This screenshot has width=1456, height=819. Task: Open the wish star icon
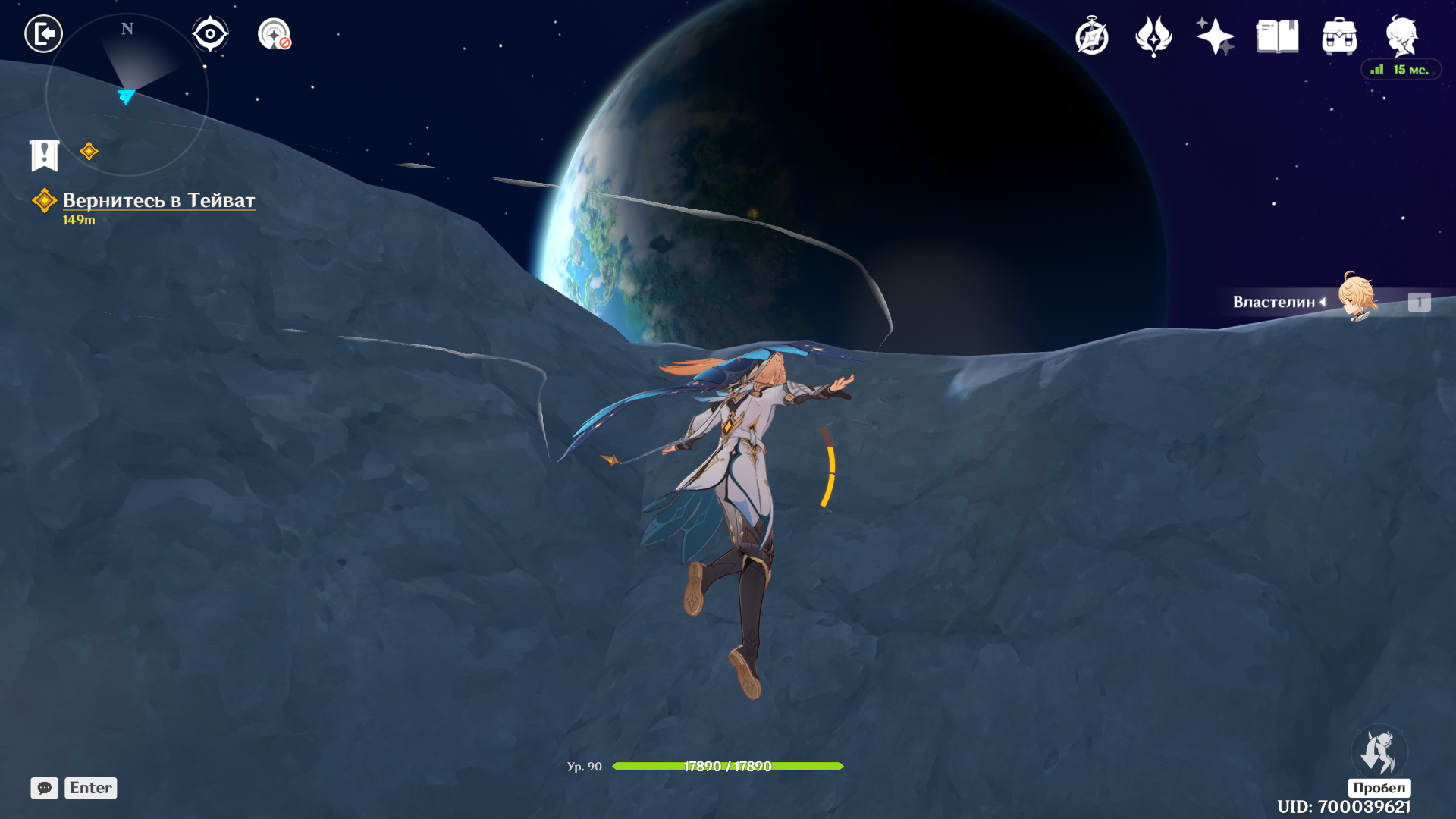click(1215, 36)
